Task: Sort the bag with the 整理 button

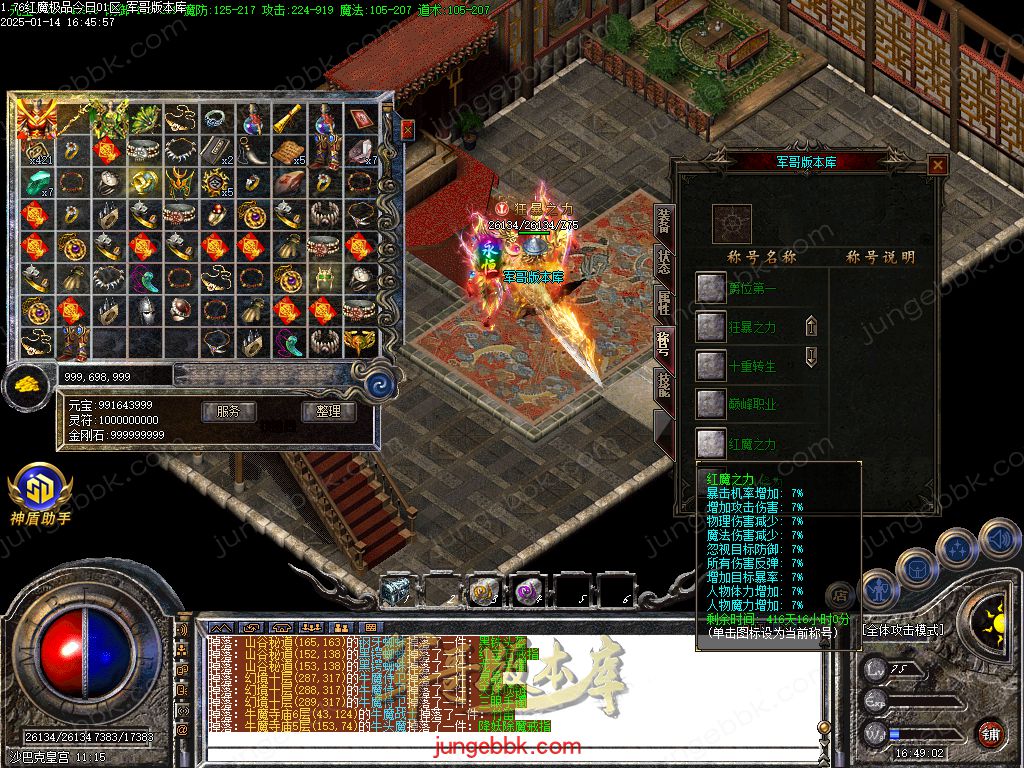Action: (328, 411)
